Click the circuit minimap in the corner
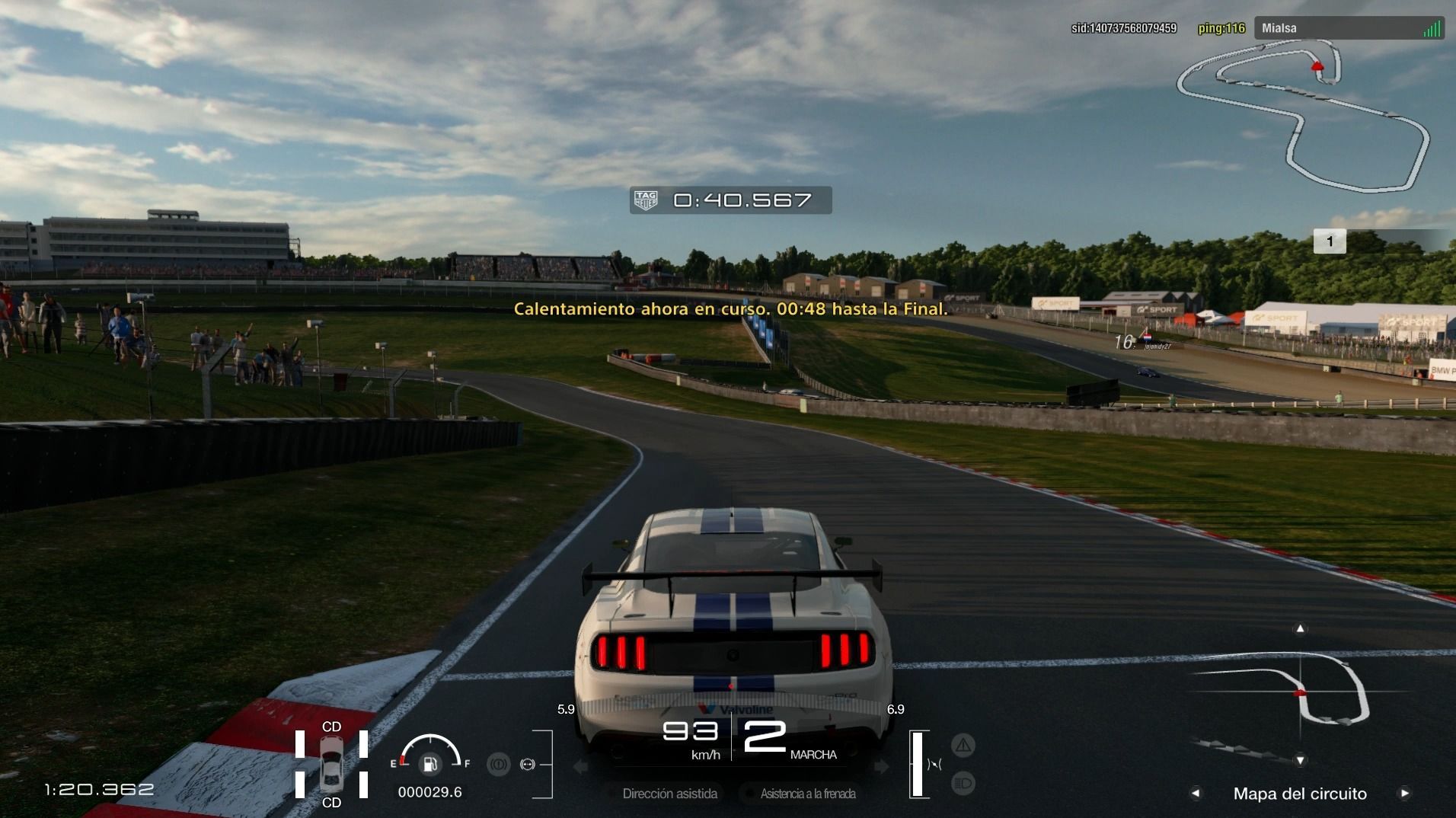 1302,114
